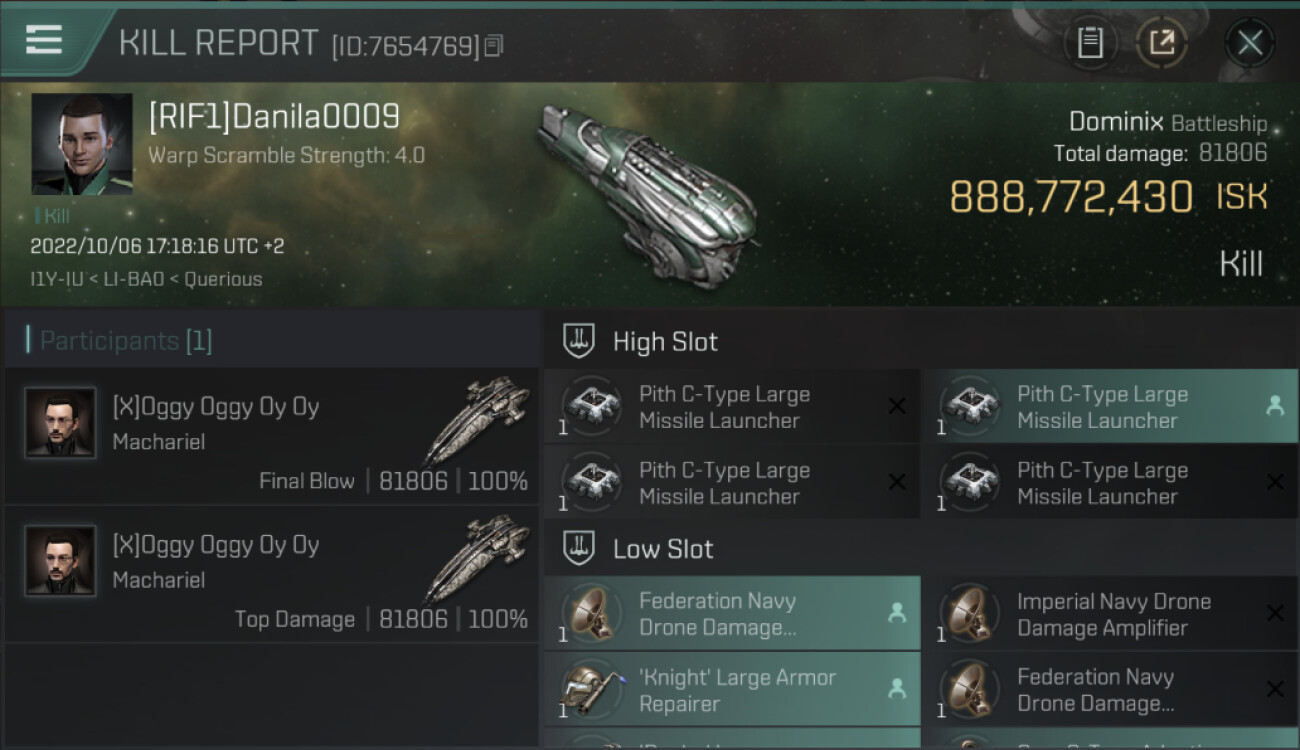View Danila0009's character portrait
1300x750 pixels.
[81, 144]
